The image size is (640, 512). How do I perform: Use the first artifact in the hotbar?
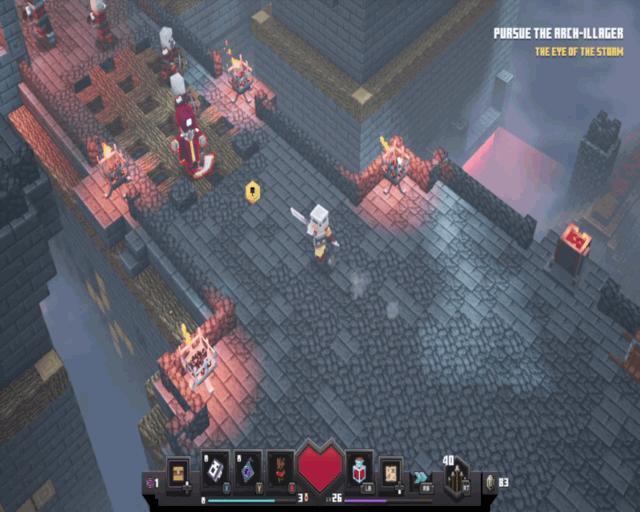pos(217,467)
